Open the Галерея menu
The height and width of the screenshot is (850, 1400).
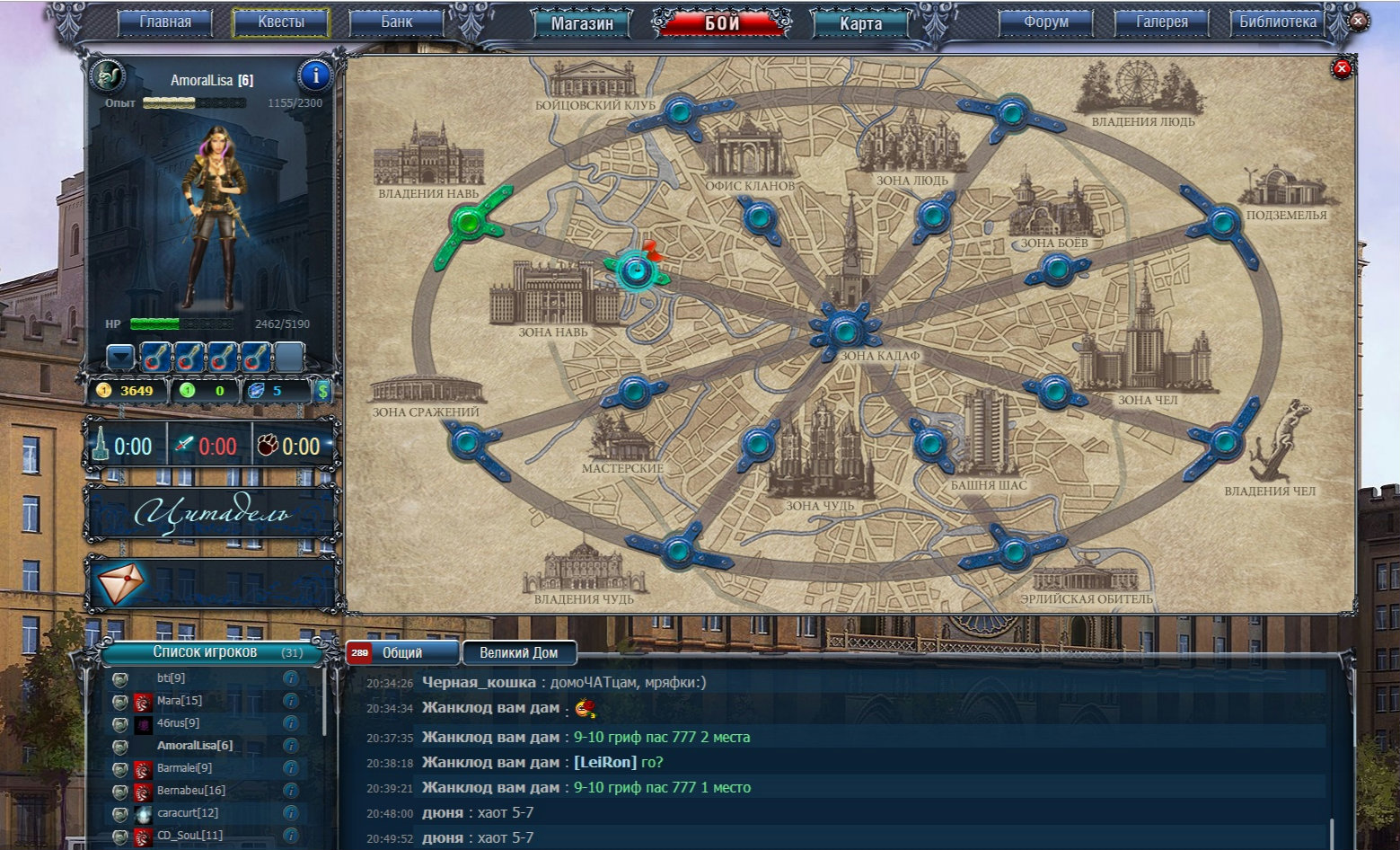[x=1162, y=22]
